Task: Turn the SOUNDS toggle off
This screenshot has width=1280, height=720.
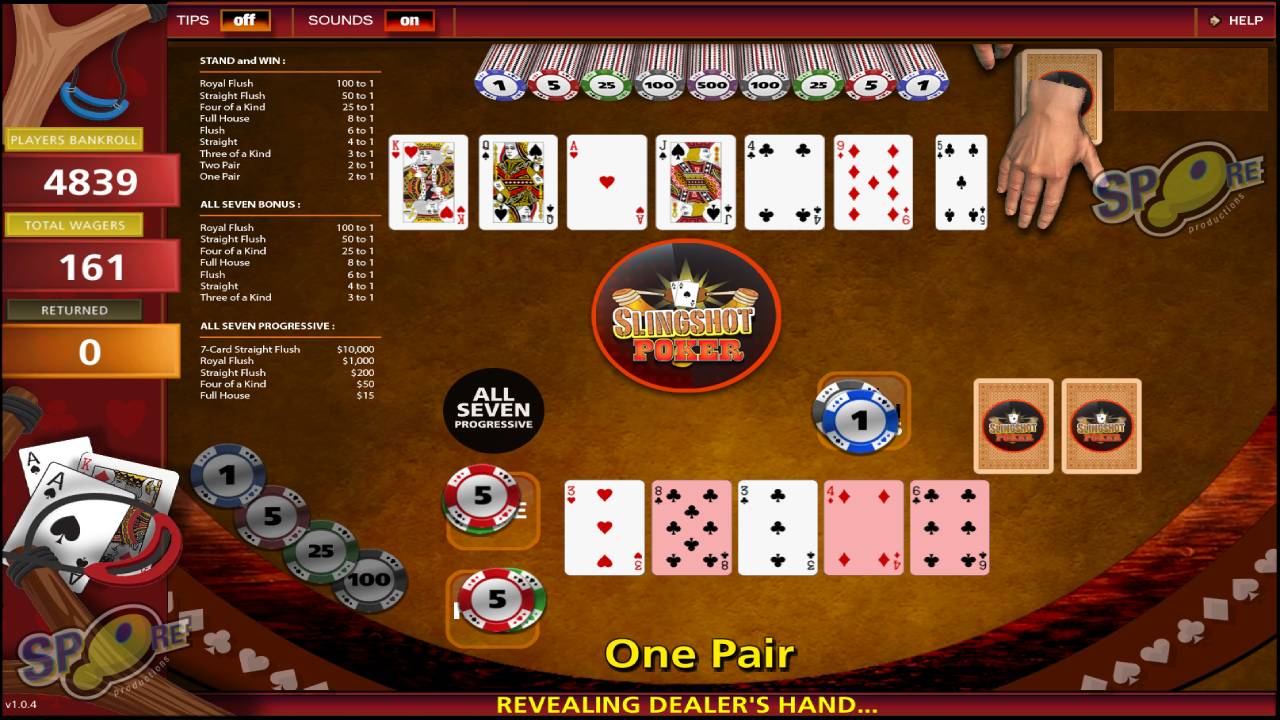Action: click(410, 20)
